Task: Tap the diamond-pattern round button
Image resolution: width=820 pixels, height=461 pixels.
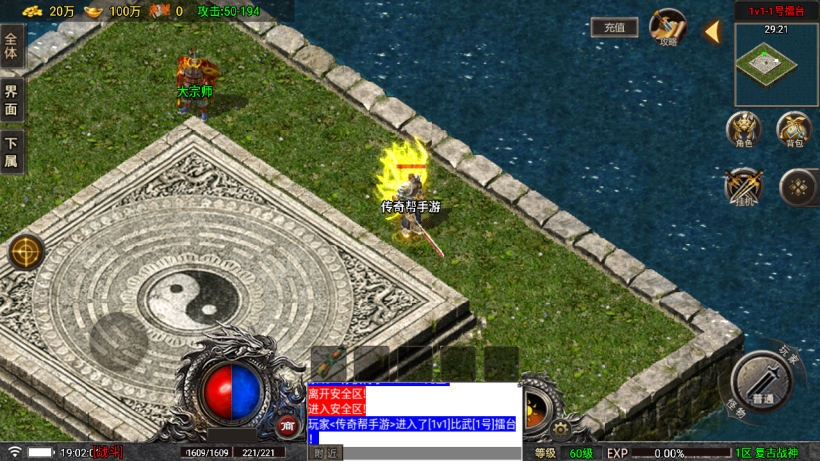Action: coord(797,187)
